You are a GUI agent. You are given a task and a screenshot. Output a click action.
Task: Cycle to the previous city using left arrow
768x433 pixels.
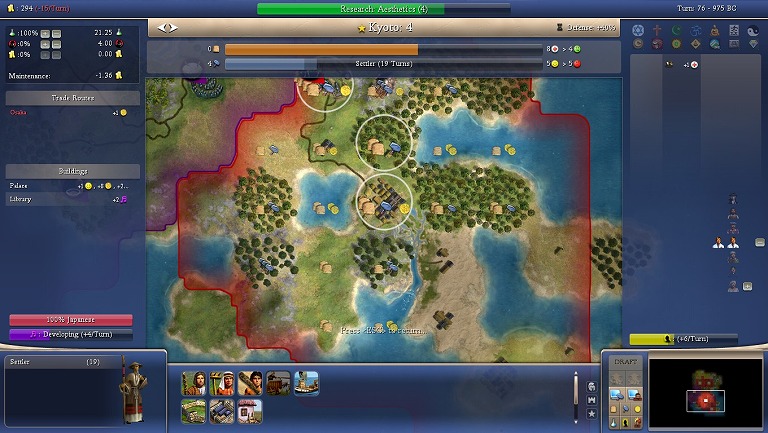click(162, 28)
